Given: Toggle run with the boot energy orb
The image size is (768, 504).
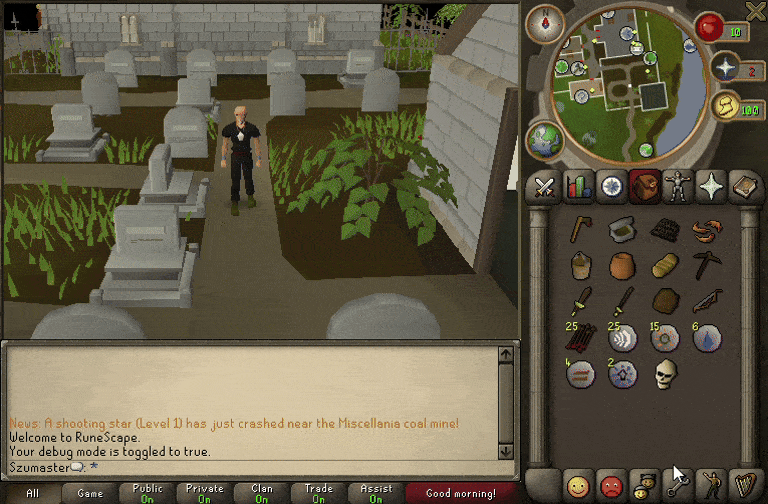Looking at the screenshot, I should tap(725, 105).
